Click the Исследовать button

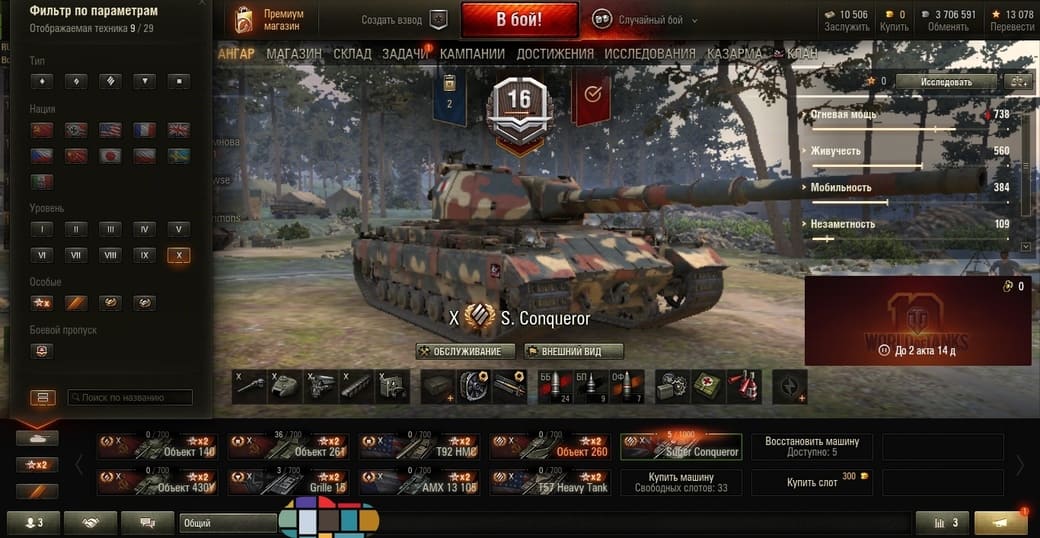[945, 81]
